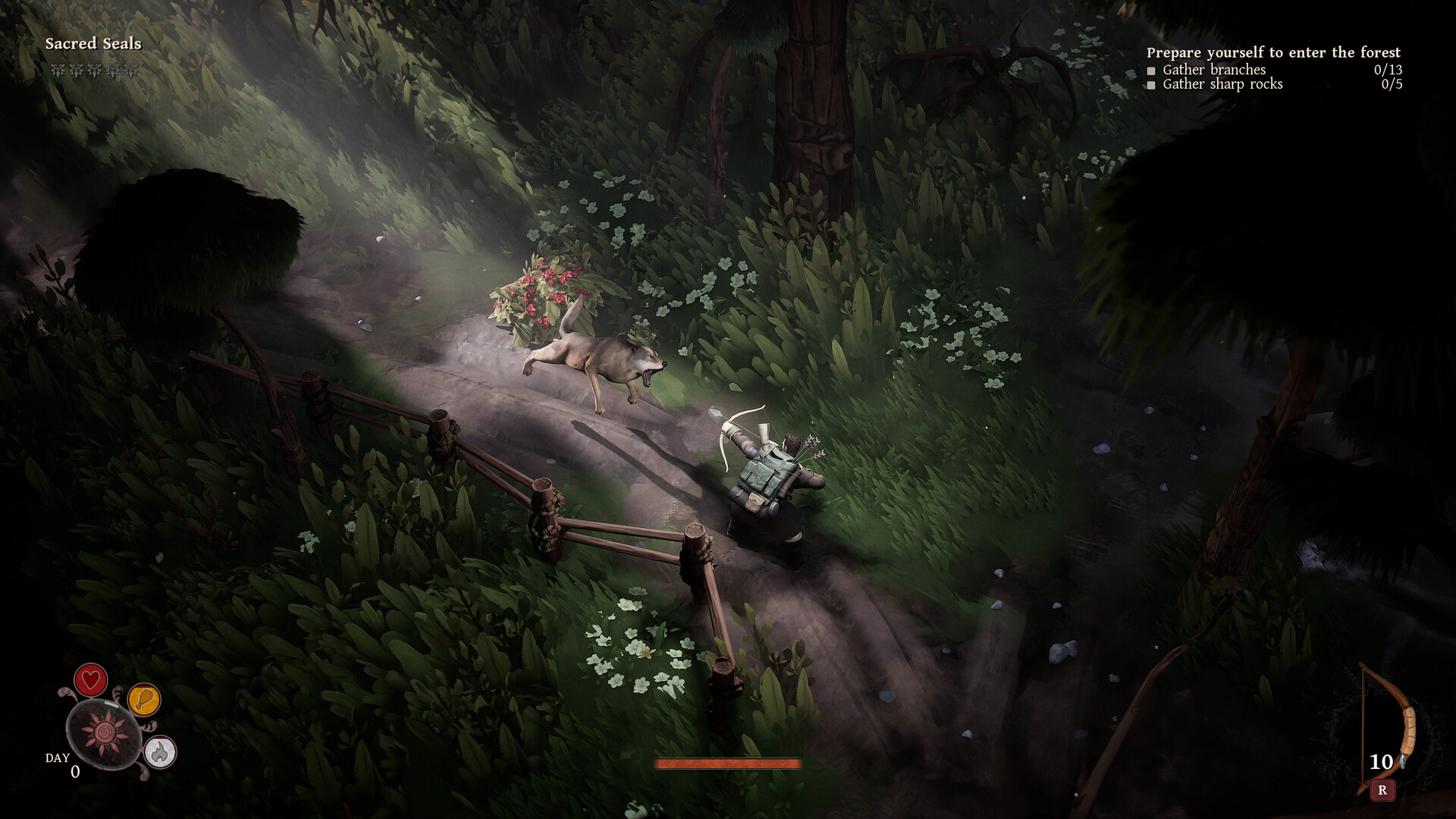The height and width of the screenshot is (819, 1456).
Task: Expand the day counter display
Action: tap(64, 766)
